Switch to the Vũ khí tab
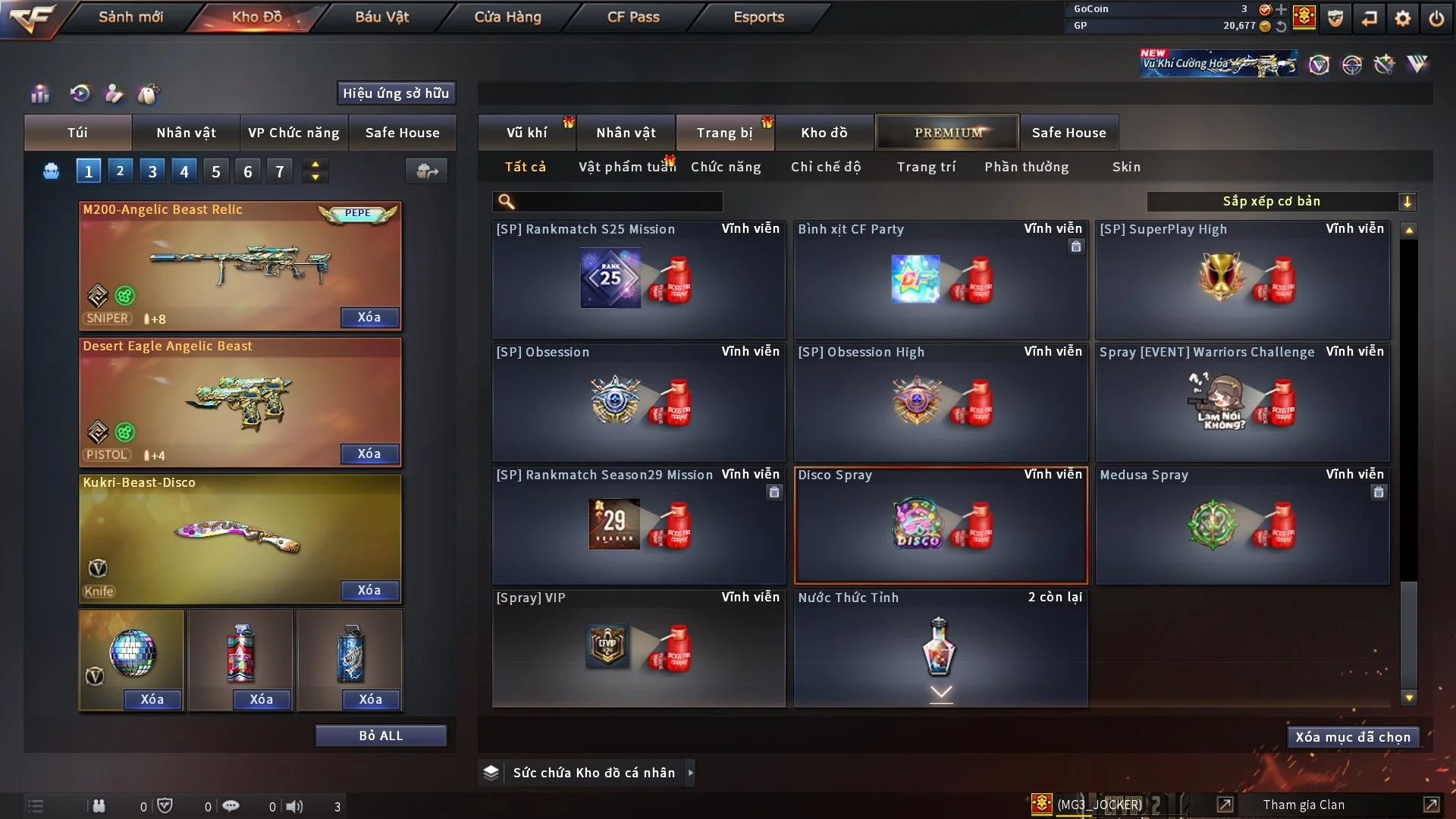Image resolution: width=1456 pixels, height=819 pixels. 526,133
